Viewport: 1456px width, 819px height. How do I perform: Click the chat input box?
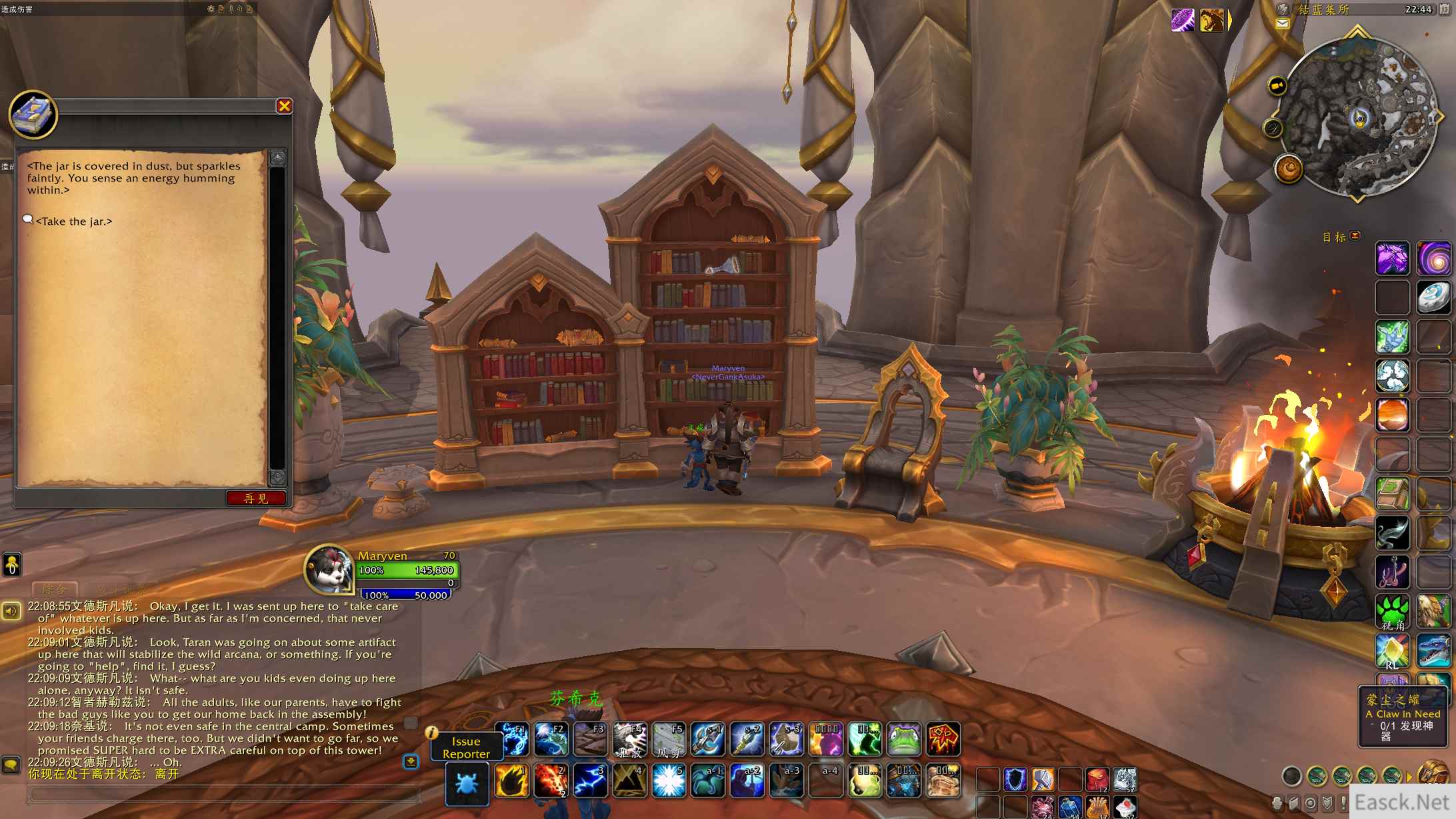[x=223, y=794]
